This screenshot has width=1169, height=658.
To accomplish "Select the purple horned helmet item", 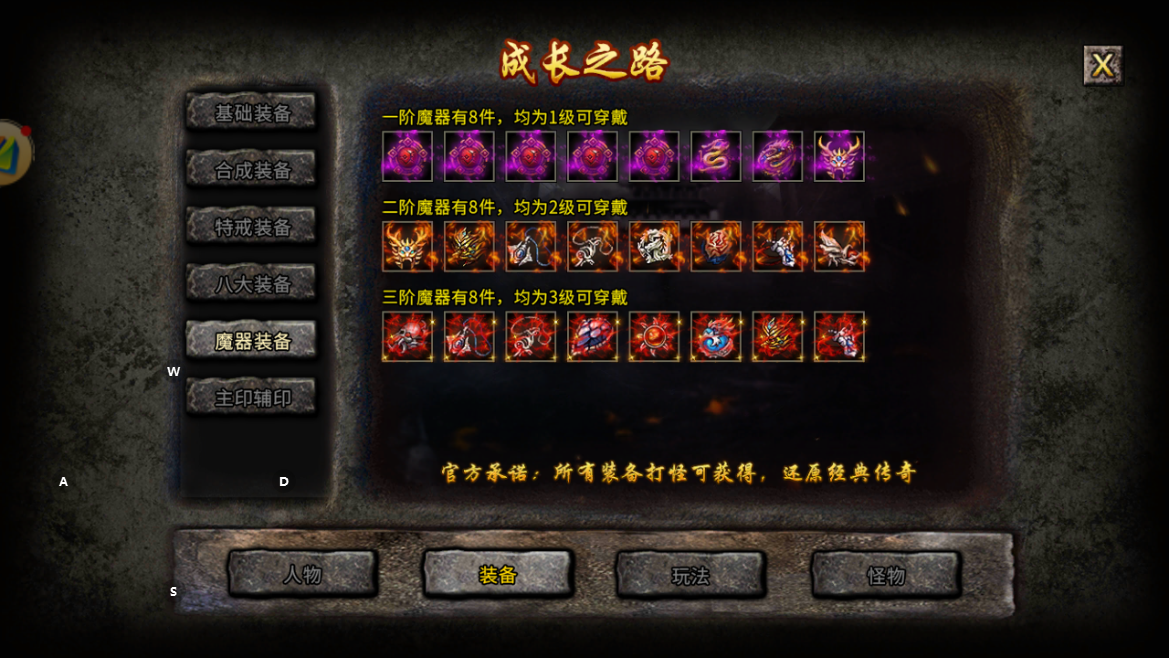I will point(839,156).
